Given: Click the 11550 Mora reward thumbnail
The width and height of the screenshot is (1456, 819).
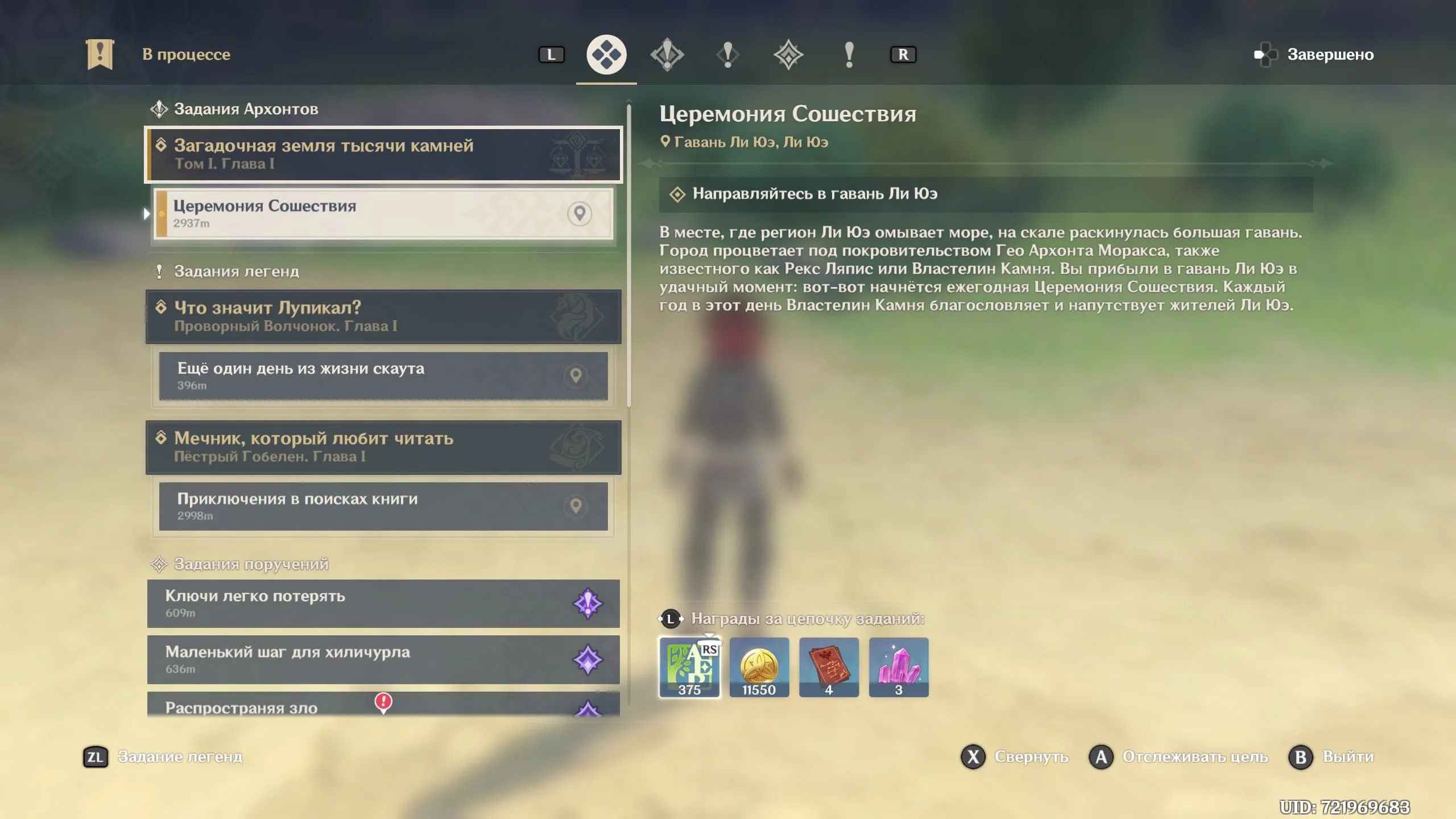Looking at the screenshot, I should 760,667.
